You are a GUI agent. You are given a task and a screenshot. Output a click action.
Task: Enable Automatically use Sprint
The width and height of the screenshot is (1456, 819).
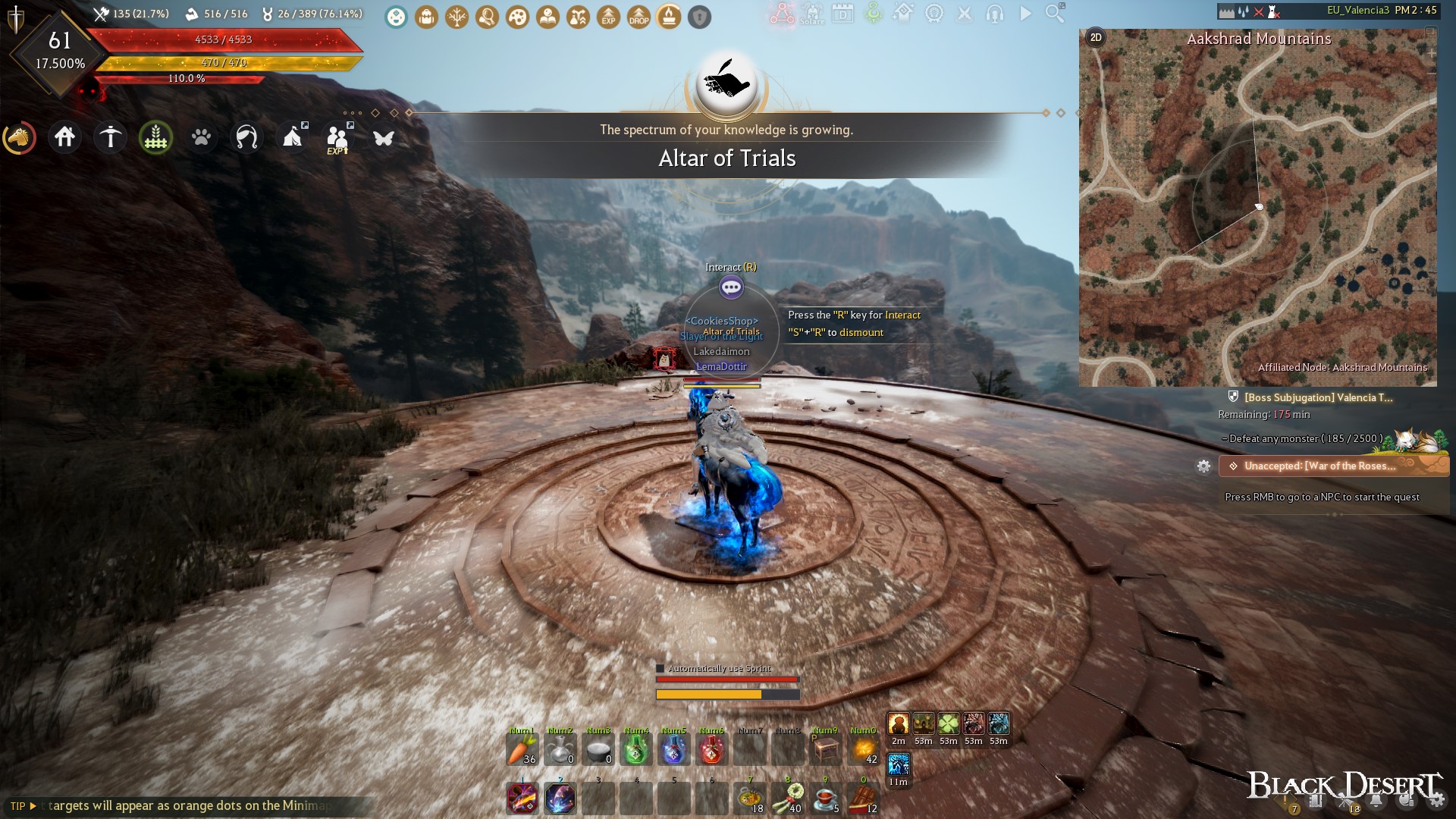659,670
